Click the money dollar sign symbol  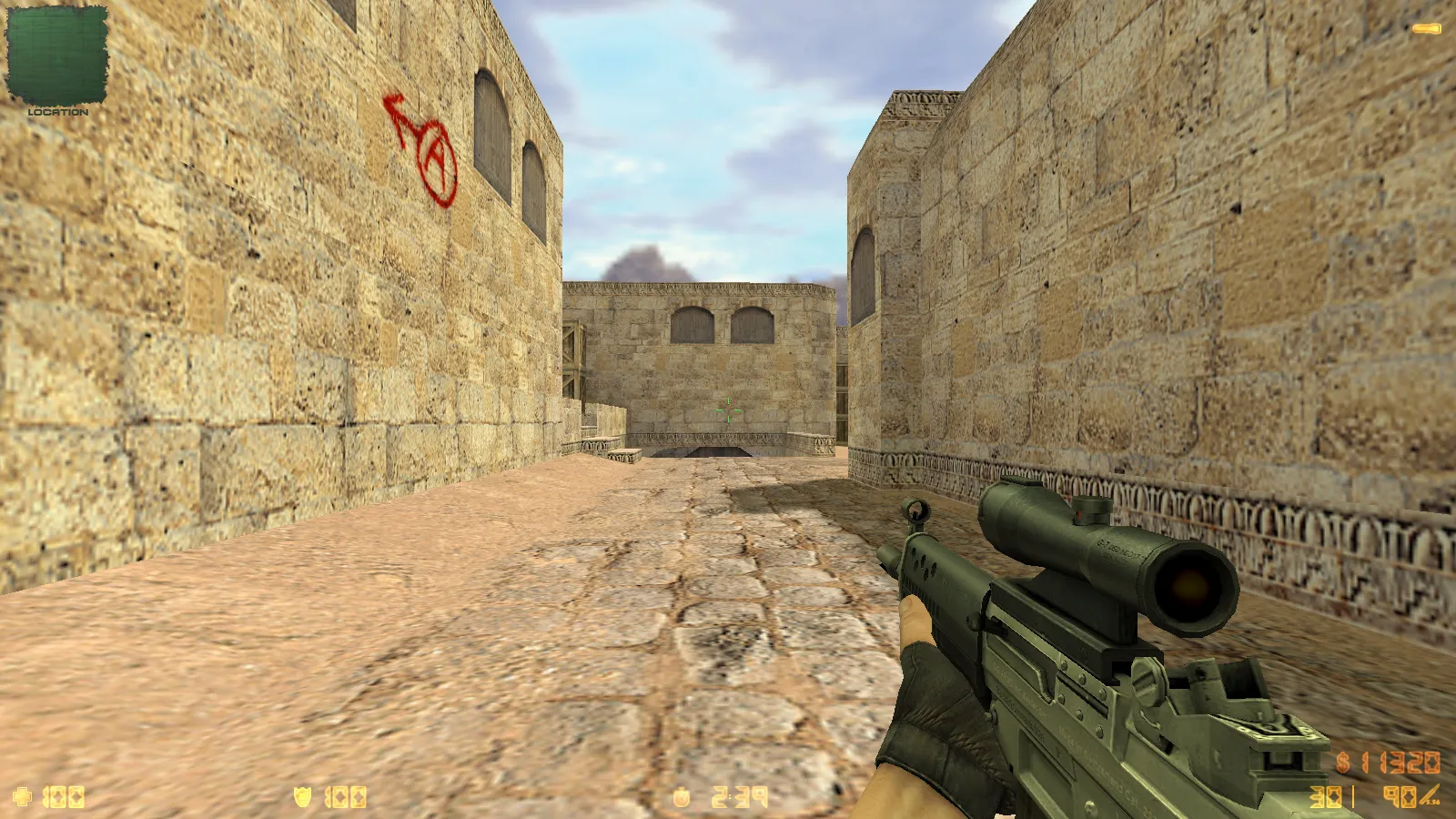1343,763
